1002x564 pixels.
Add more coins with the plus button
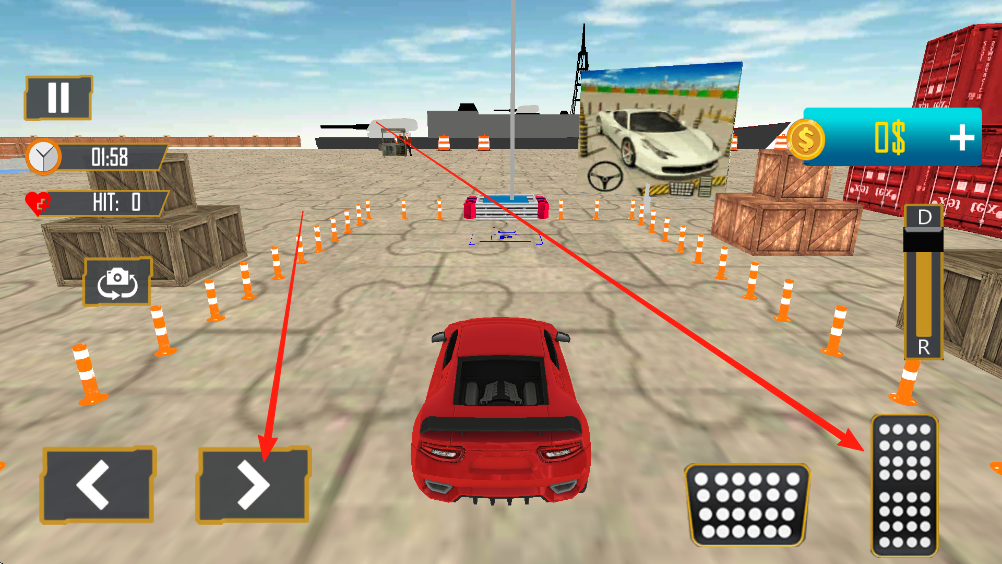[962, 137]
